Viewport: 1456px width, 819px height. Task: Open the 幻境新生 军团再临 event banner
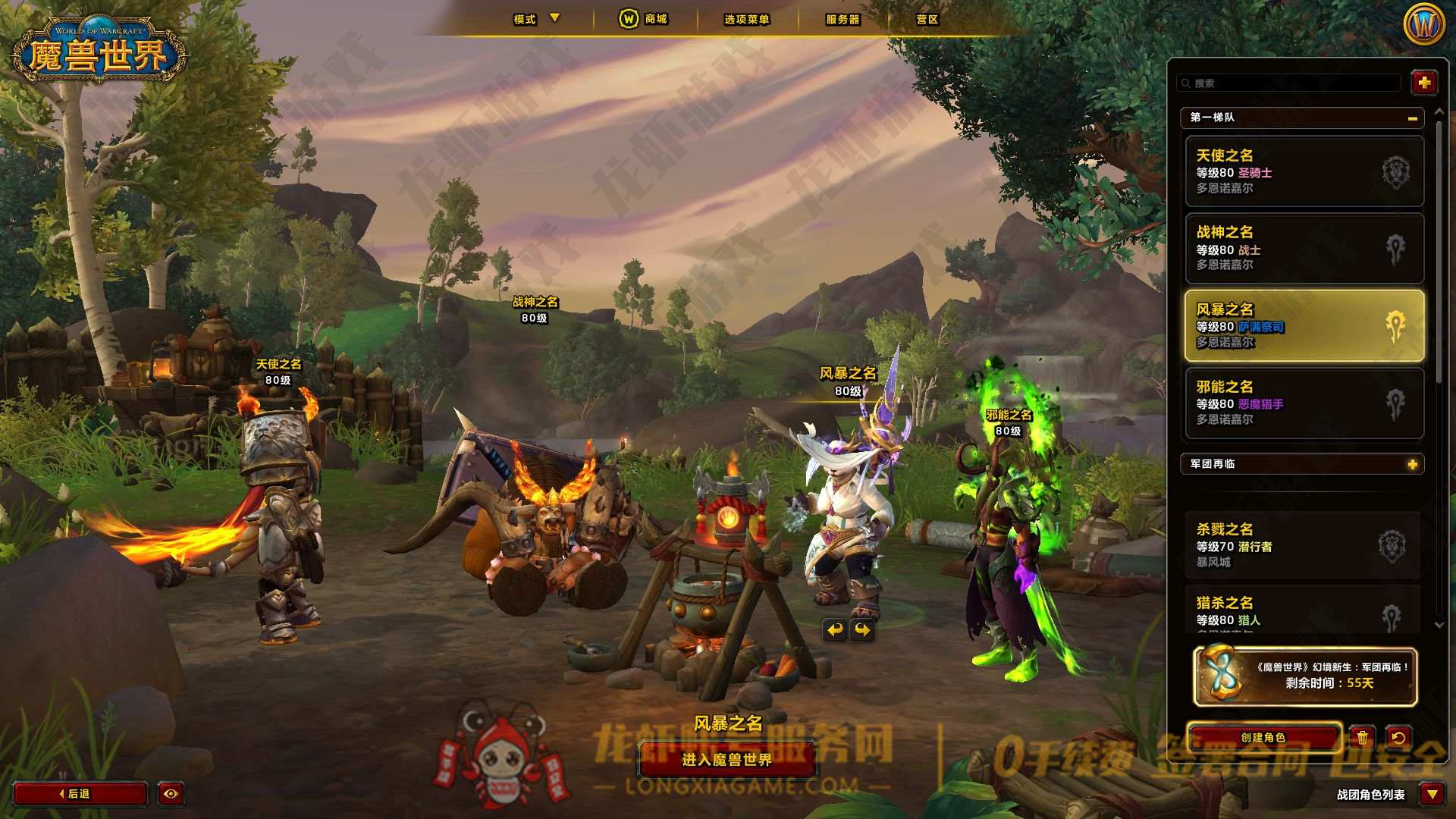click(1304, 676)
